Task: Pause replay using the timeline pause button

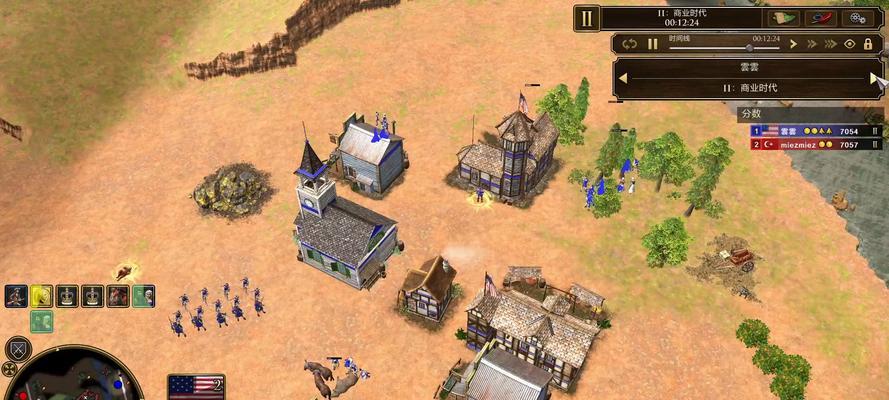Action: click(x=652, y=44)
